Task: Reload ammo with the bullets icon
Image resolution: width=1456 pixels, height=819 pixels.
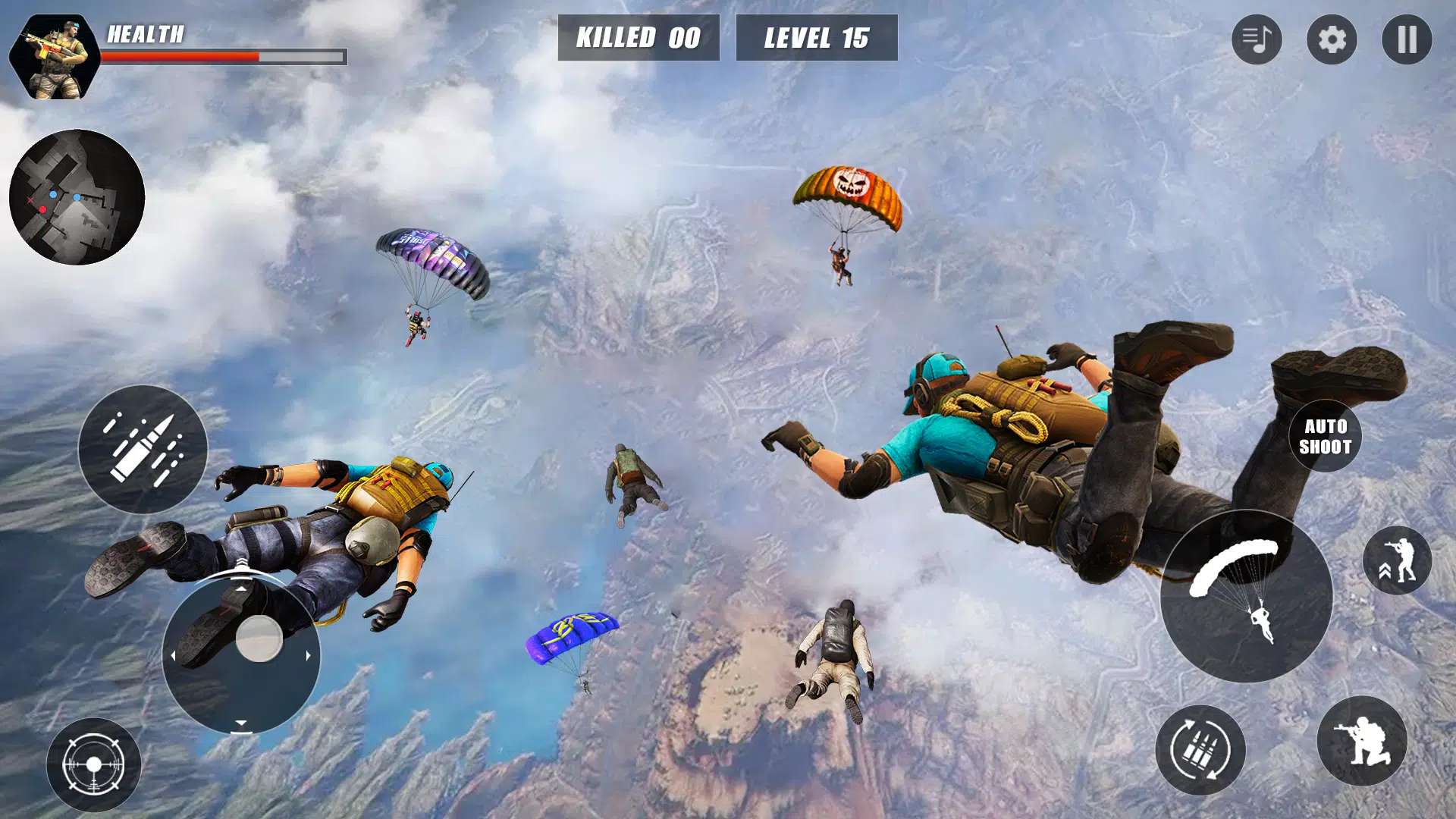Action: click(x=1200, y=750)
